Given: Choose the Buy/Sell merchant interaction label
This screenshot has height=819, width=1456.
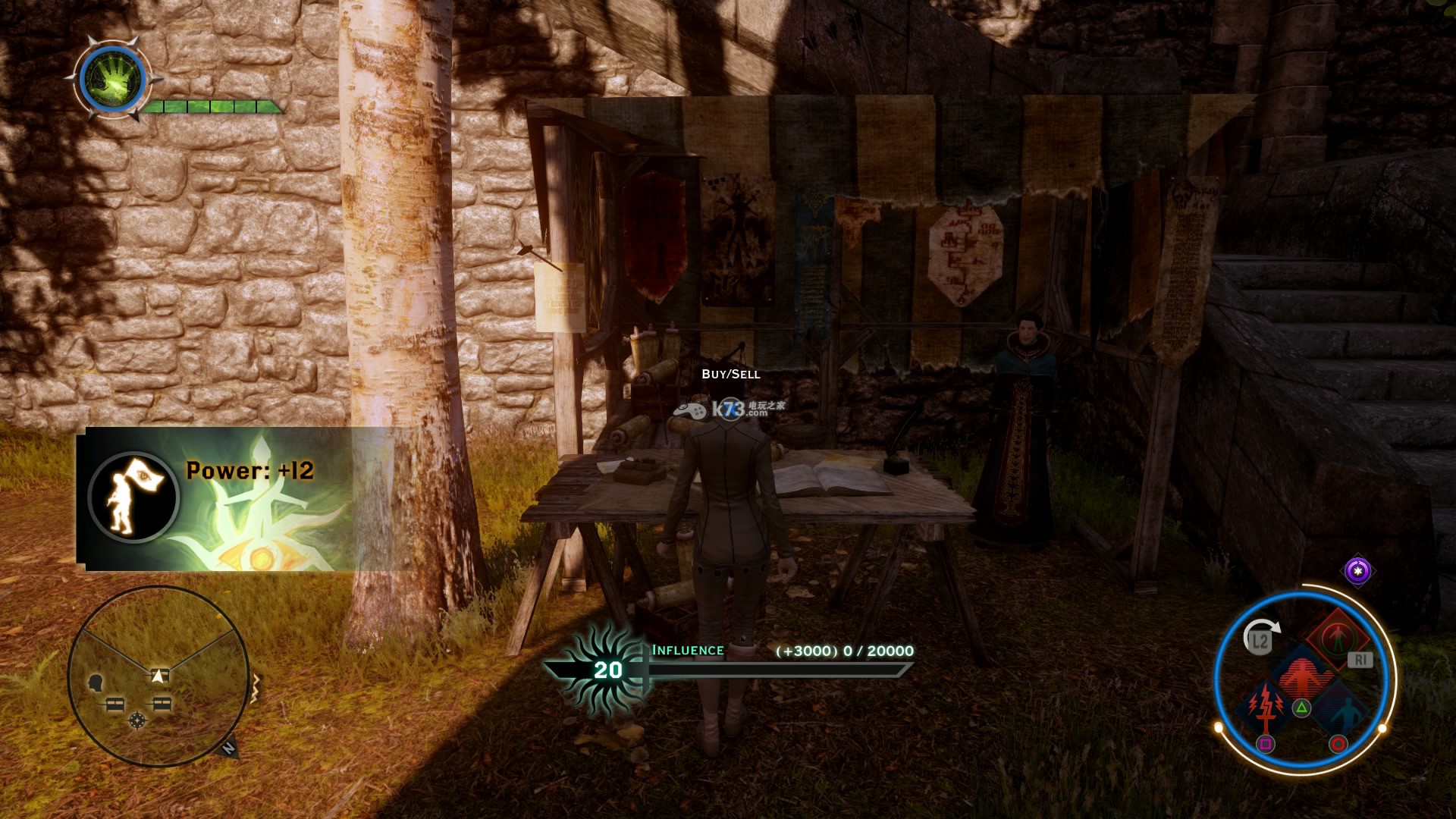Looking at the screenshot, I should pos(730,374).
